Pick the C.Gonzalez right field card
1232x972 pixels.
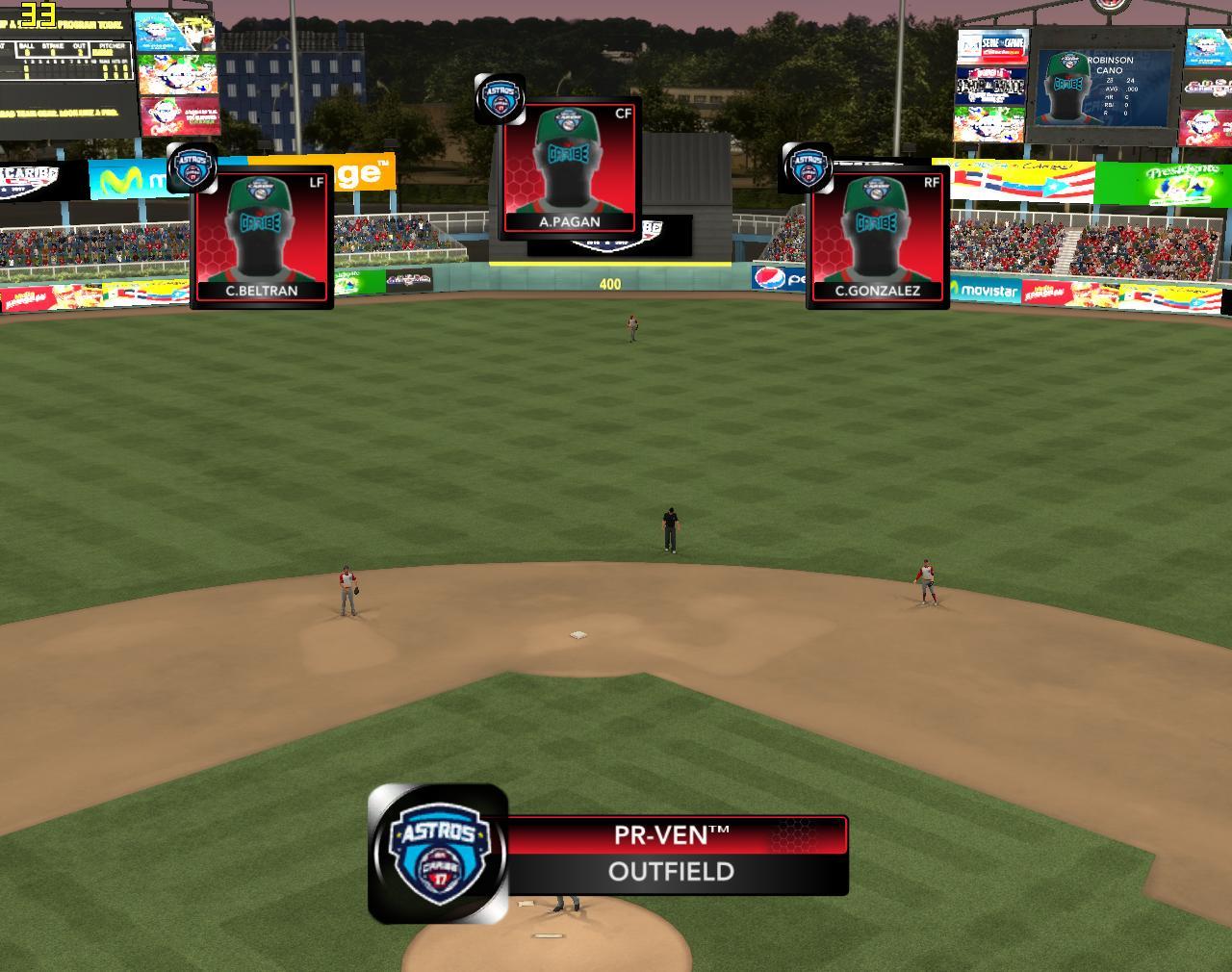click(878, 238)
